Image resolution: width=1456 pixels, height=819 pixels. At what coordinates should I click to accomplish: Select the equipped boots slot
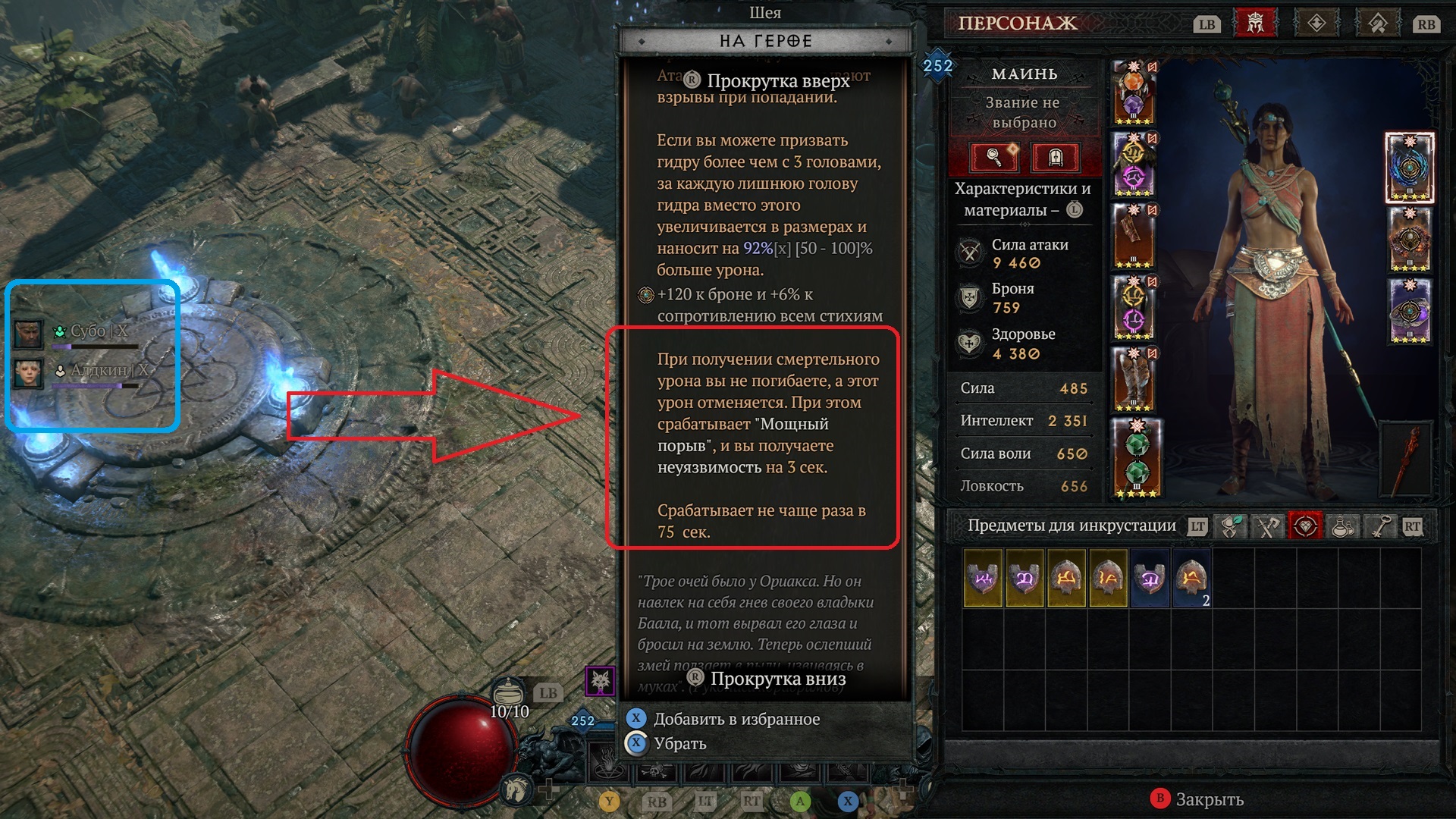click(x=1133, y=379)
